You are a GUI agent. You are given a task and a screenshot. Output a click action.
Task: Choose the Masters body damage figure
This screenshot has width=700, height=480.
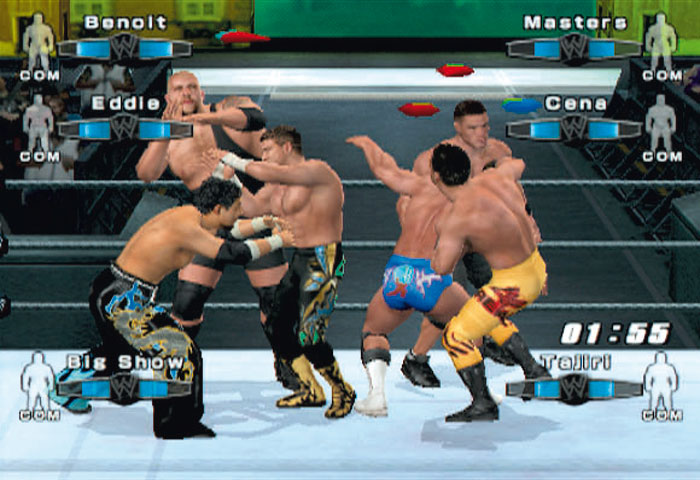point(661,42)
